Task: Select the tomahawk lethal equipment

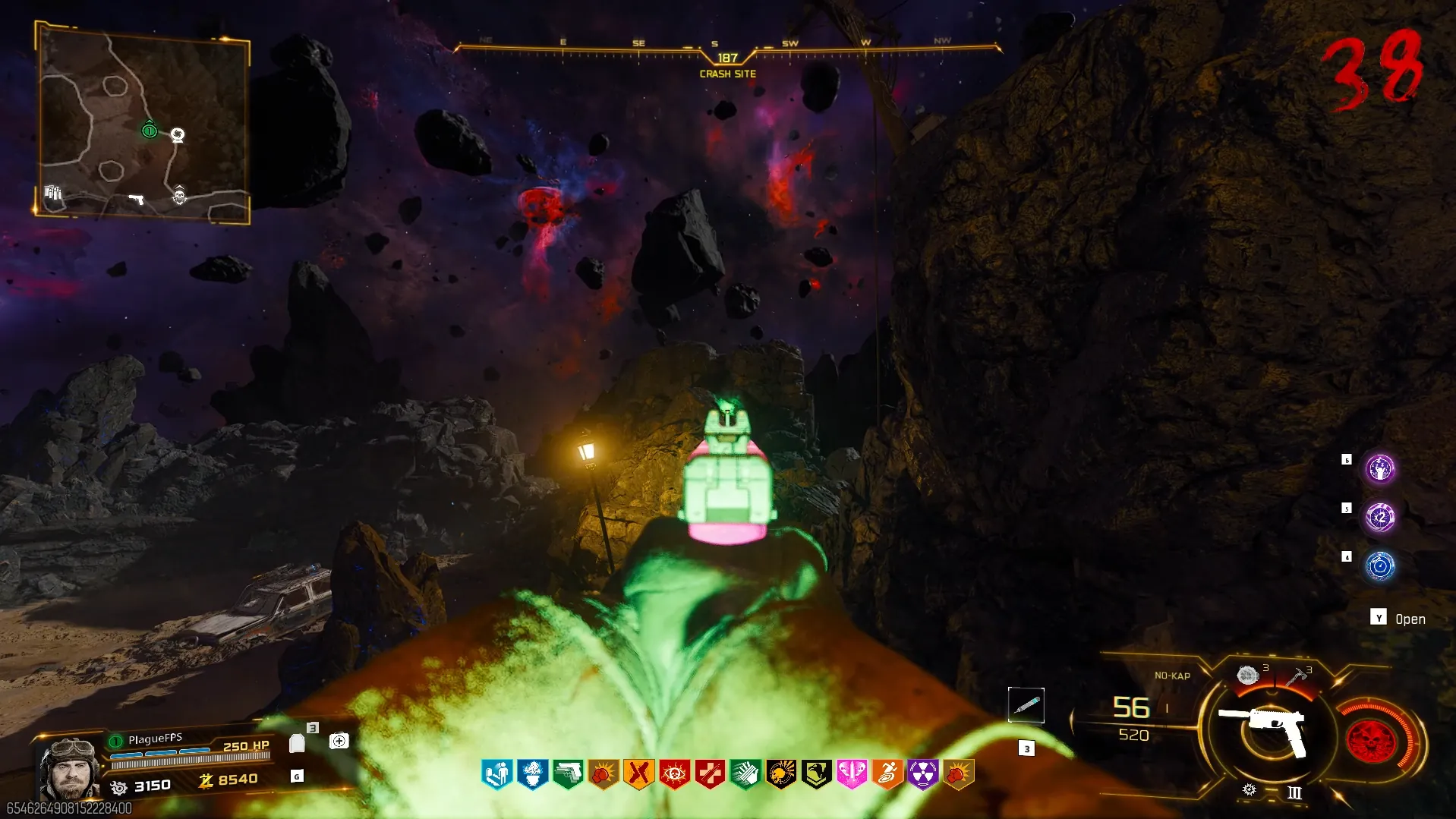Action: click(x=1297, y=673)
